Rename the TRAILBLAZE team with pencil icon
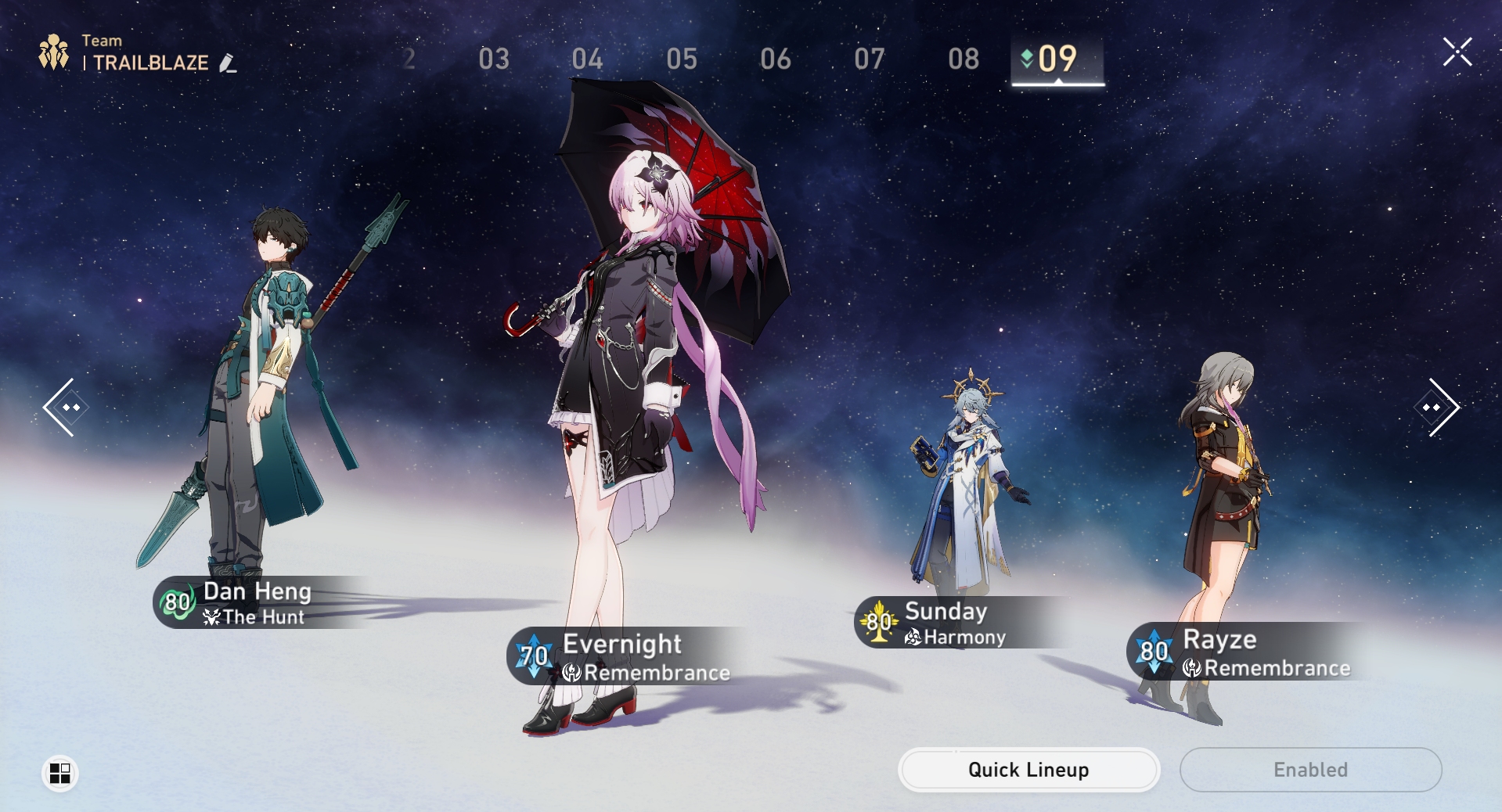 [x=228, y=63]
